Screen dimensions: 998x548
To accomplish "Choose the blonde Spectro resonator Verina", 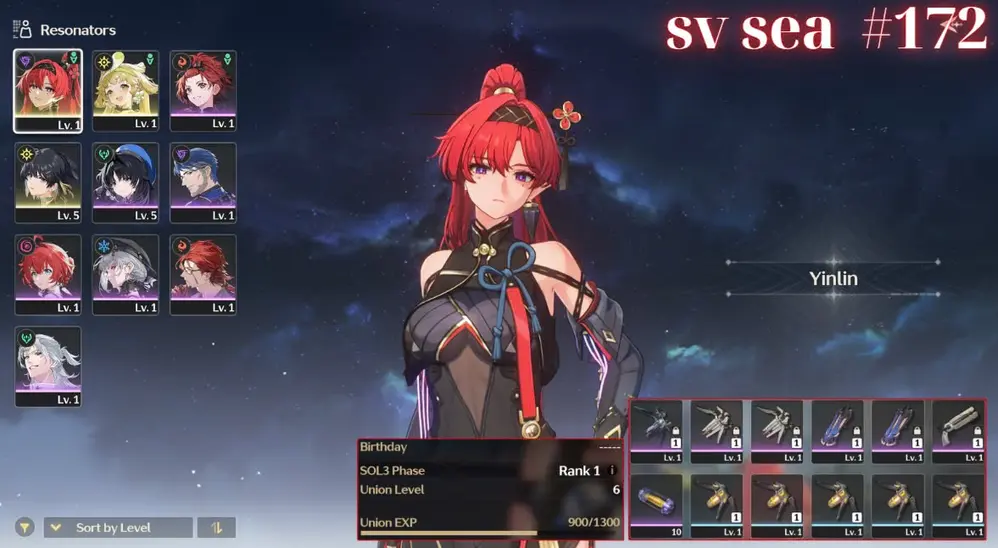I will pos(125,89).
